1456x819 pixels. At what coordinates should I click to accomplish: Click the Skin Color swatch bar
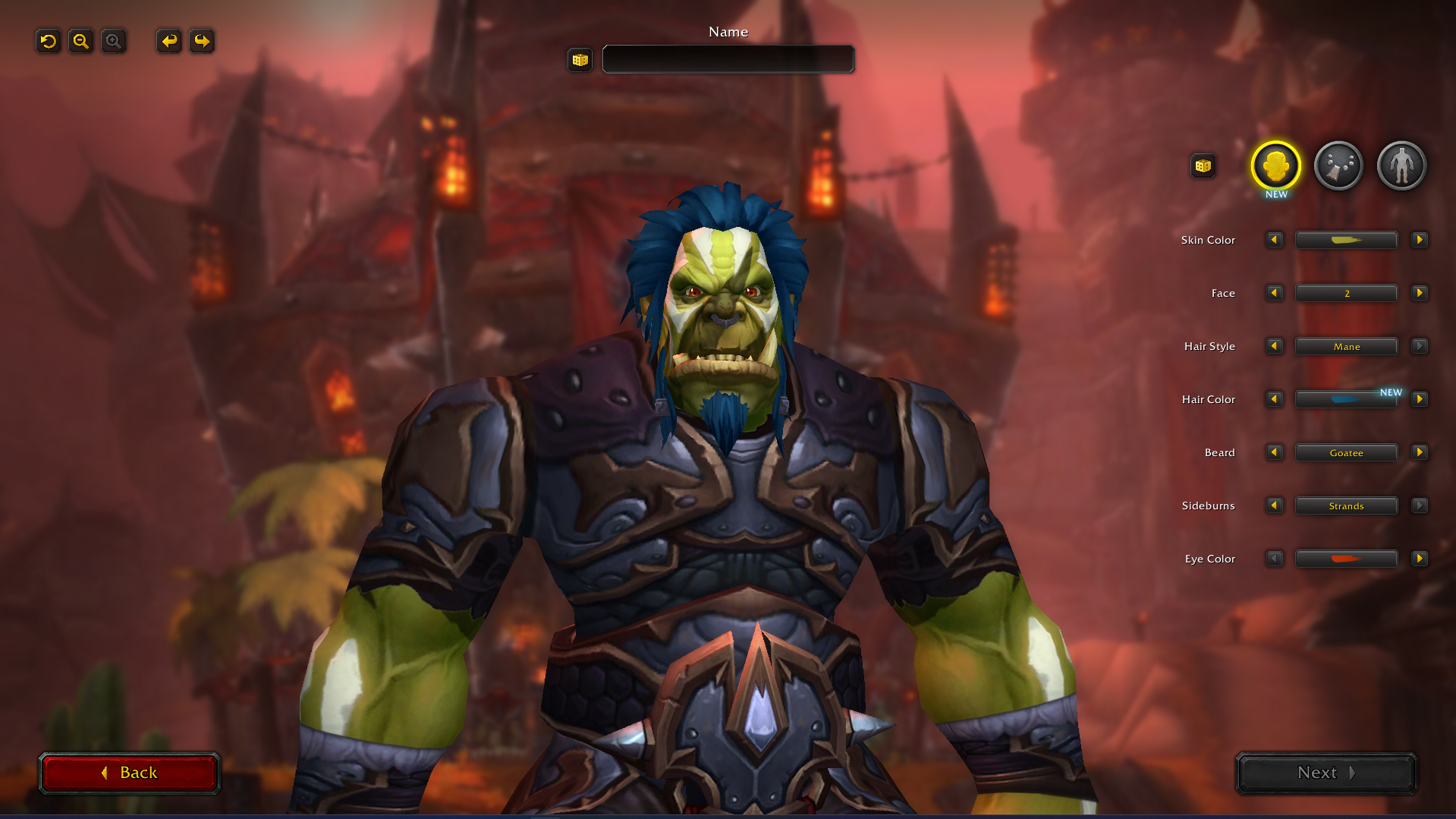tap(1346, 239)
